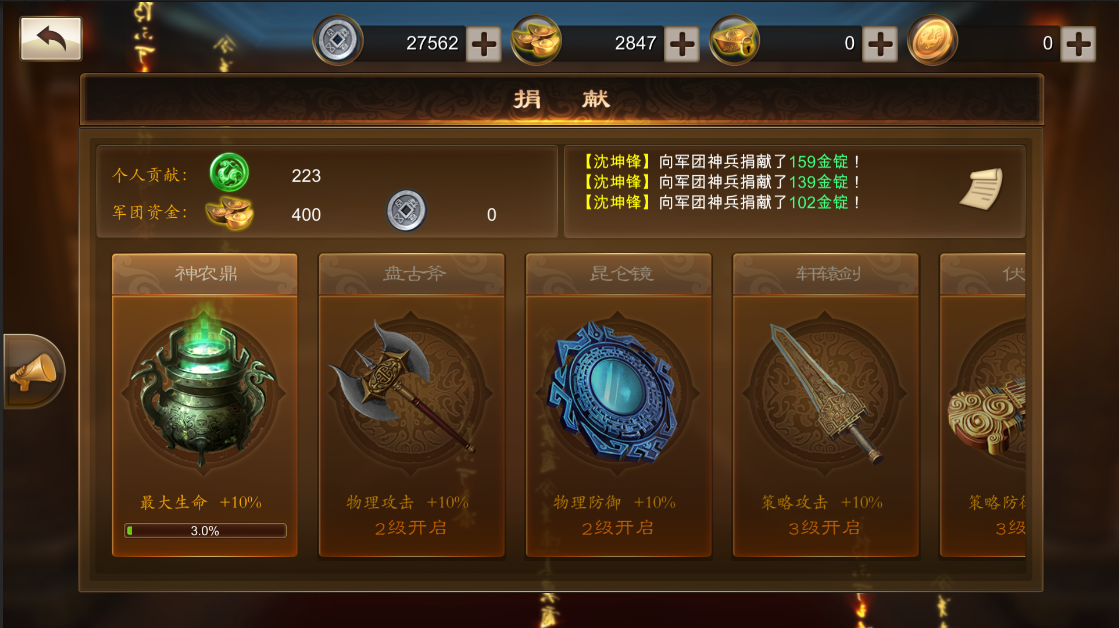
Task: Open the donation log scroll
Action: (x=980, y=189)
